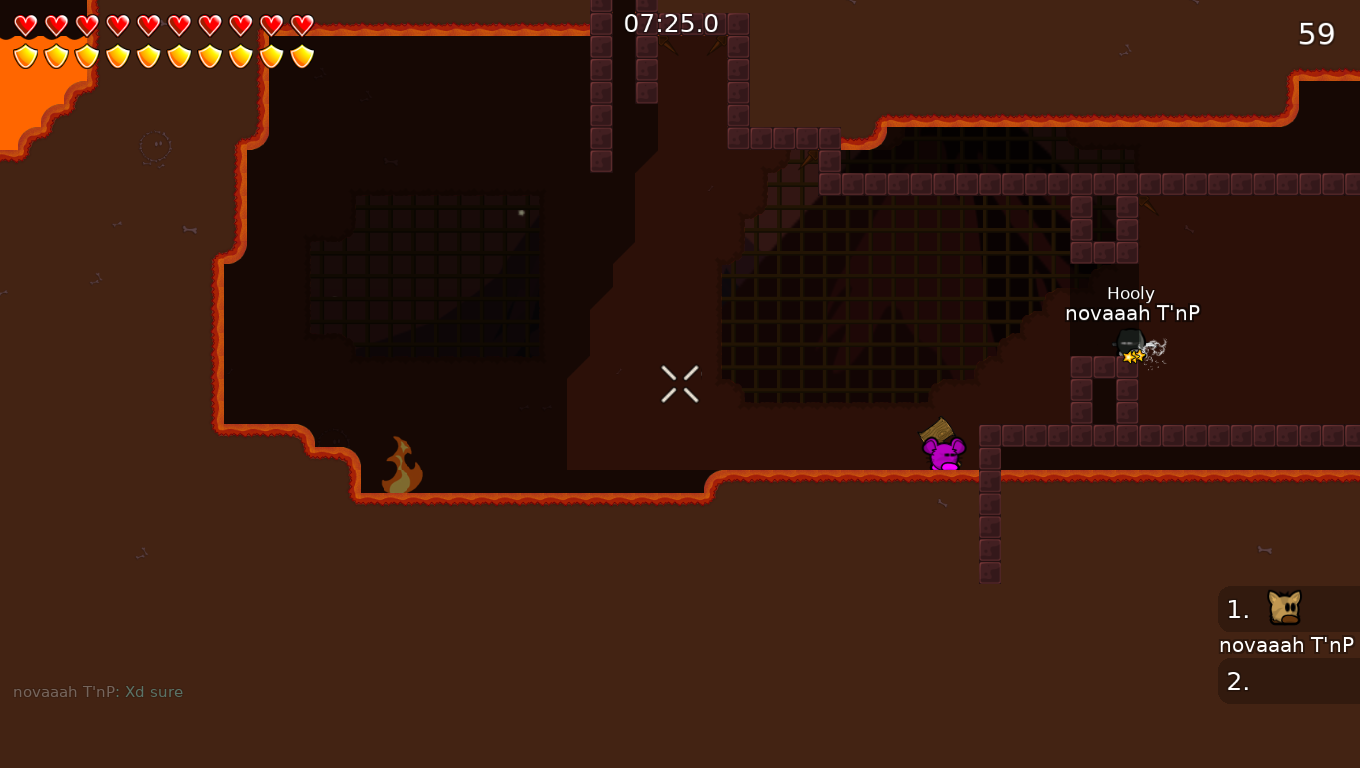The height and width of the screenshot is (768, 1360).
Task: Click the first heart in the health bar
Action: (25, 25)
